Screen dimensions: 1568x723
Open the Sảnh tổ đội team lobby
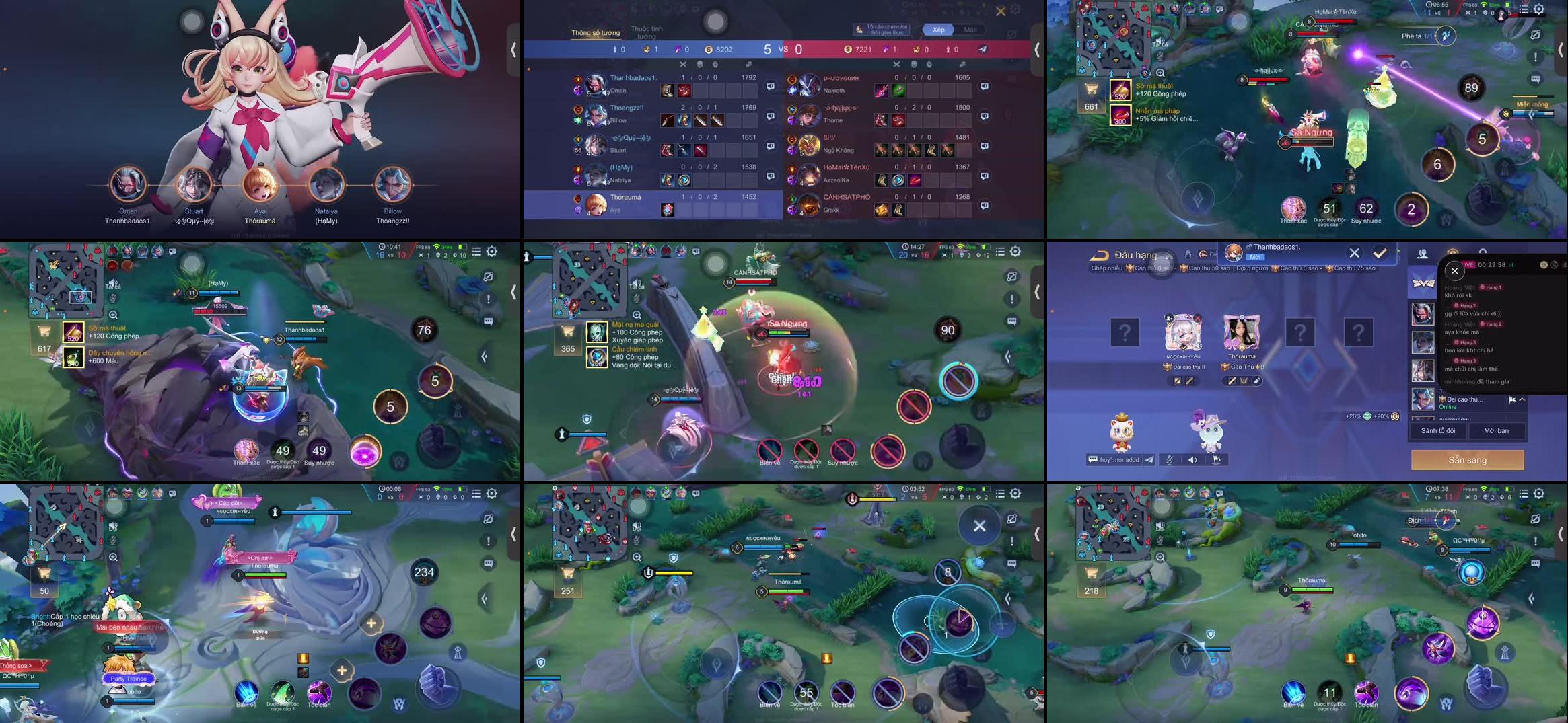click(x=1437, y=430)
